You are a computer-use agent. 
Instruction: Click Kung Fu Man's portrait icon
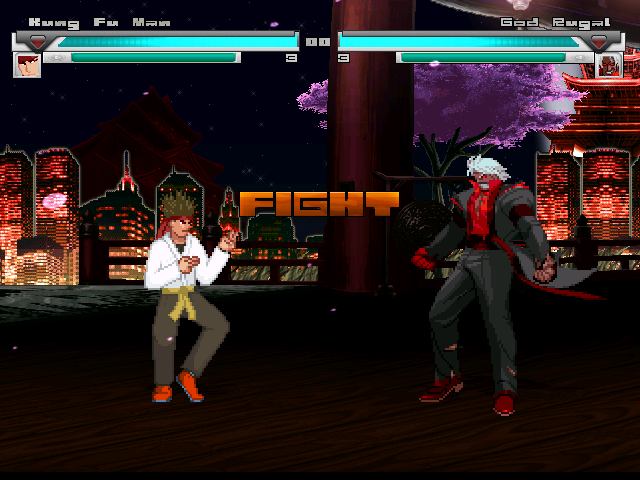pos(26,65)
